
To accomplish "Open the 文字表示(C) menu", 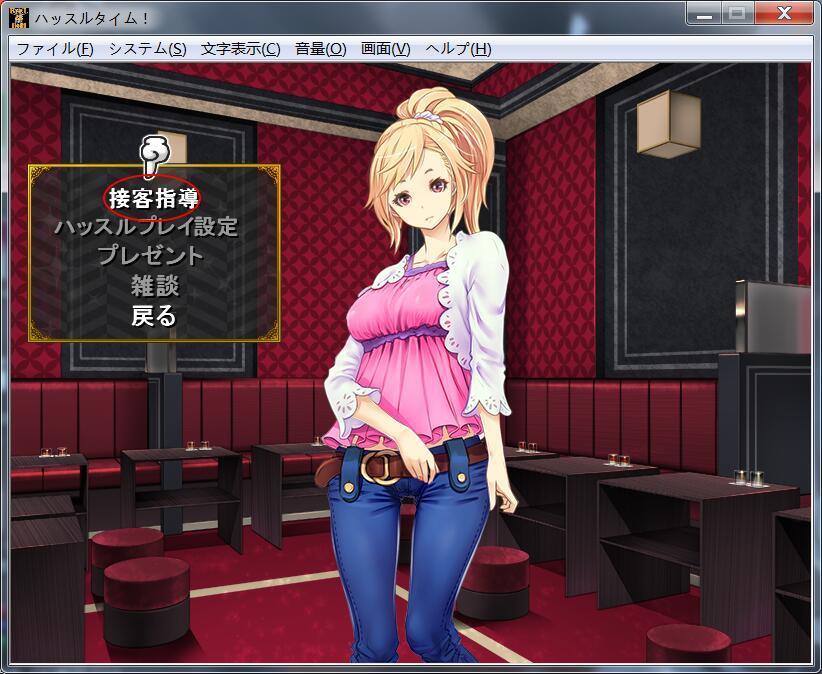I will pyautogui.click(x=240, y=49).
